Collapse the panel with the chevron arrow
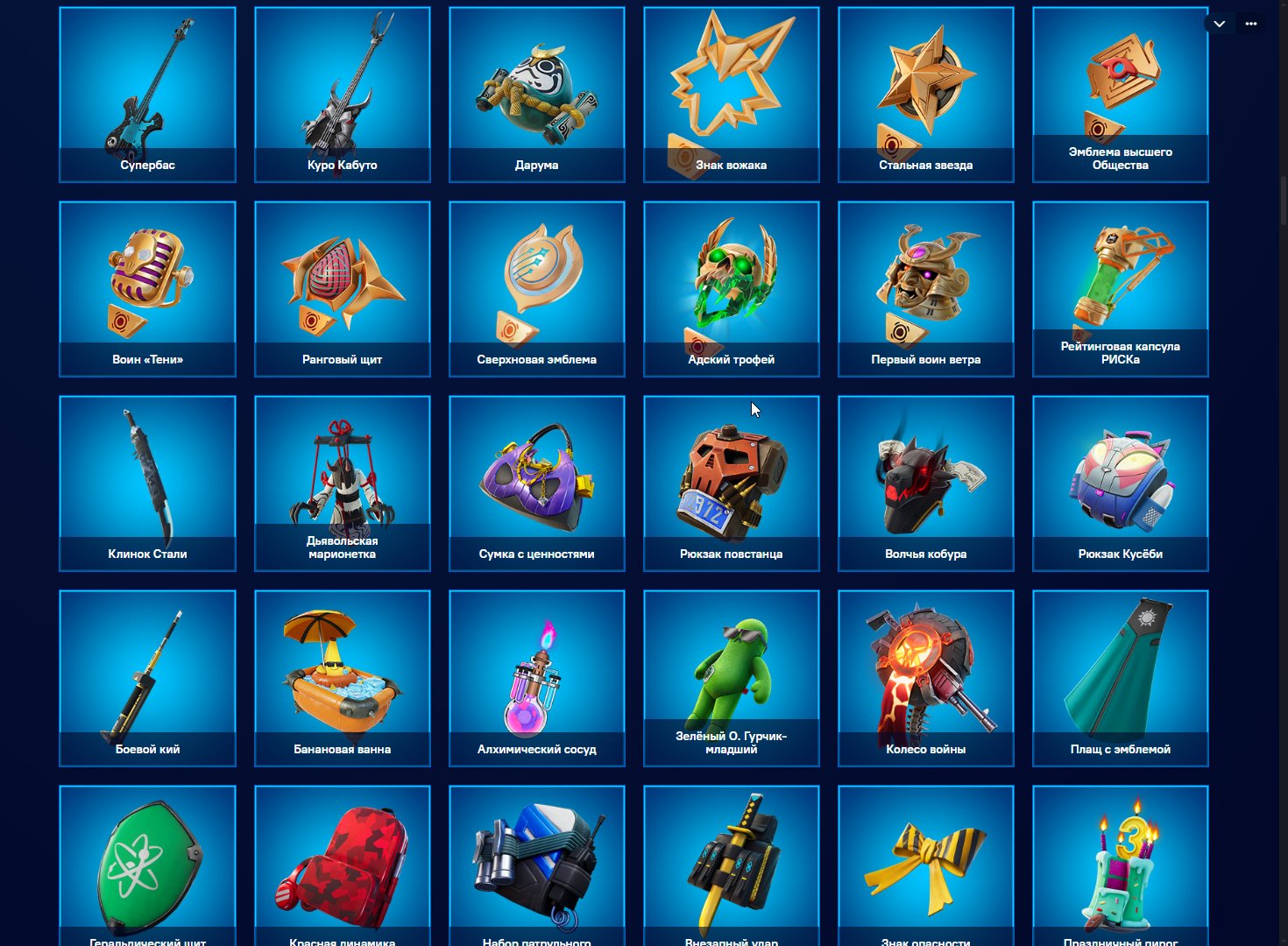Viewport: 1288px width, 946px height. pyautogui.click(x=1219, y=24)
